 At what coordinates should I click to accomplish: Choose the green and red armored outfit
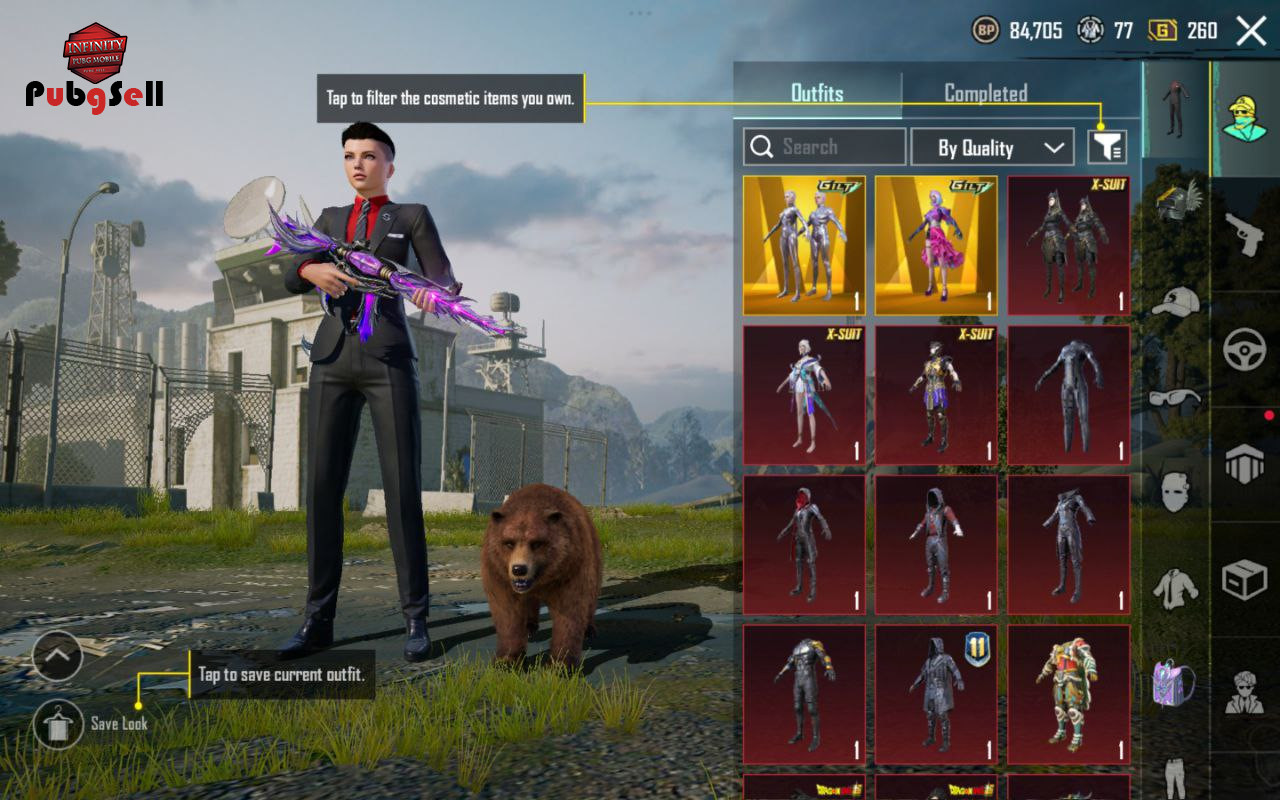click(1068, 695)
